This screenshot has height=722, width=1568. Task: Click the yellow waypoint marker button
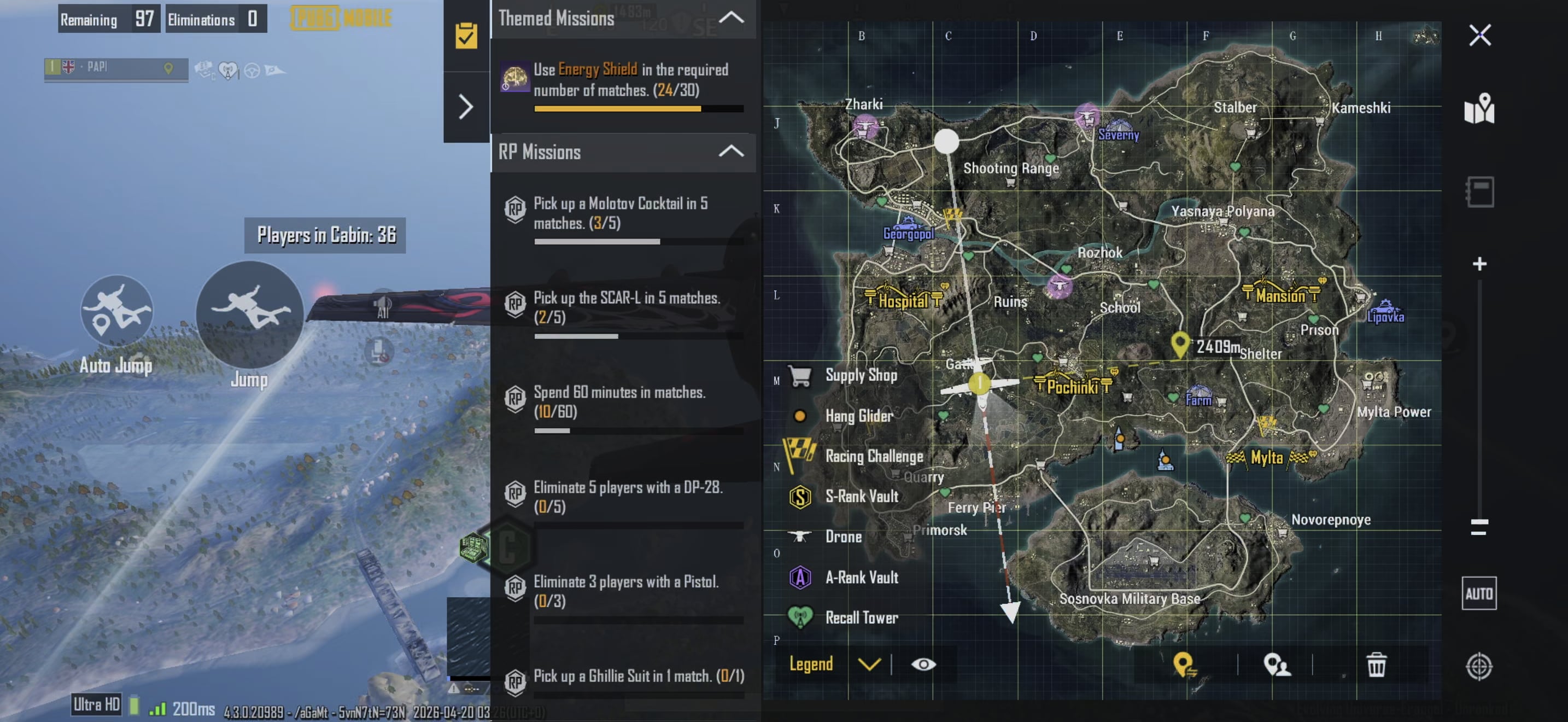pyautogui.click(x=1184, y=665)
